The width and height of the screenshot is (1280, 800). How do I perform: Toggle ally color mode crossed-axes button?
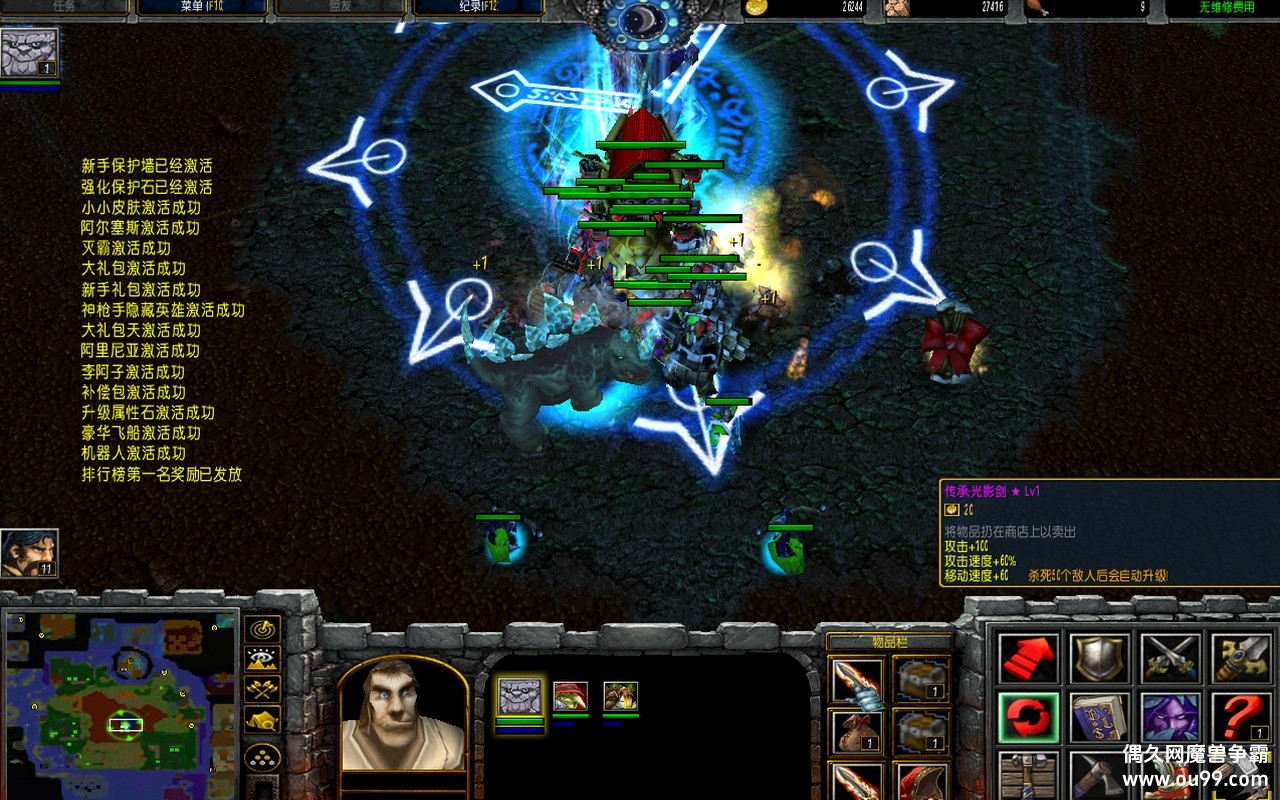263,689
